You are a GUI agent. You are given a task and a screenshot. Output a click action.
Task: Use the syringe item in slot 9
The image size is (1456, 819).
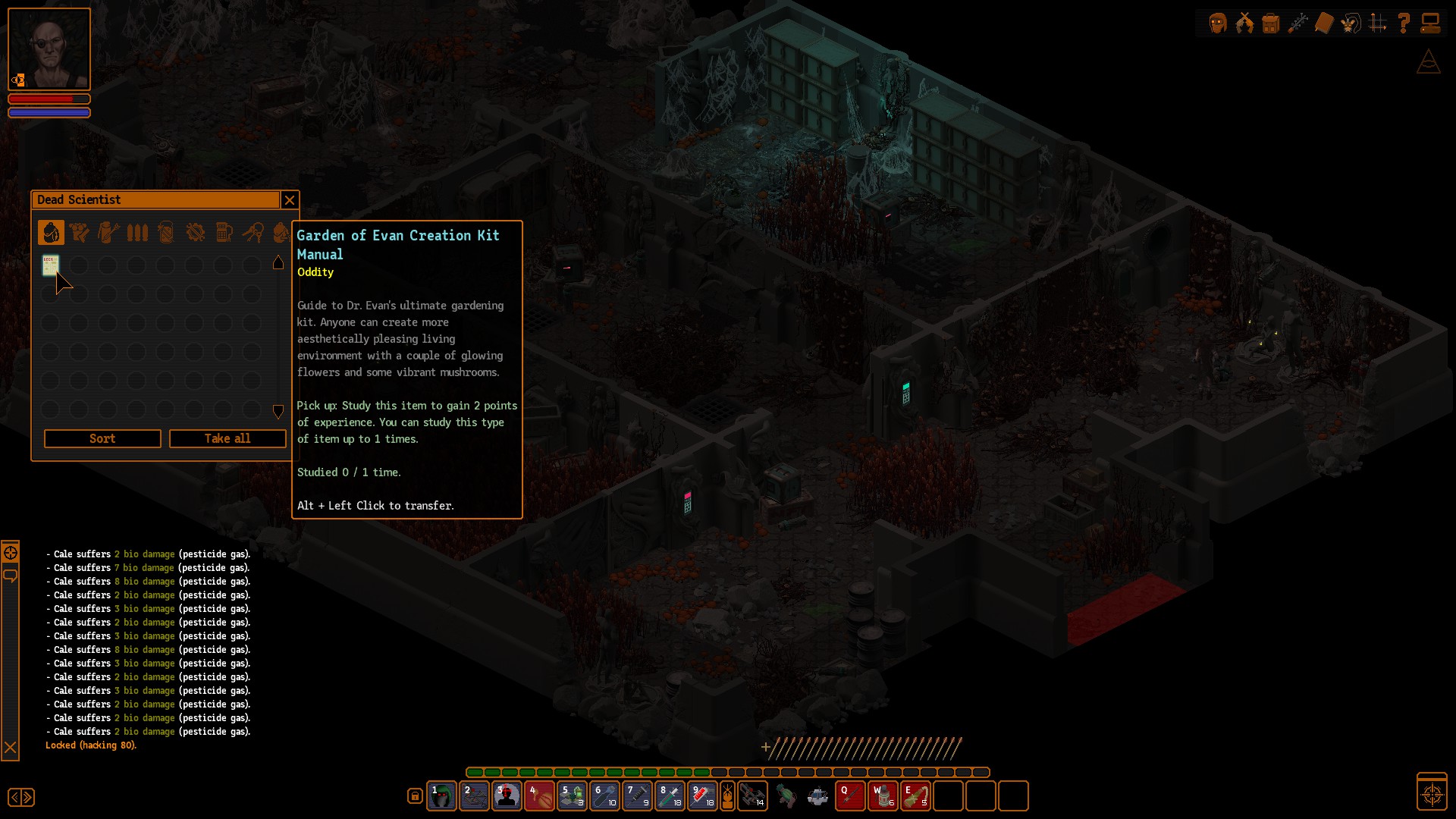click(702, 796)
